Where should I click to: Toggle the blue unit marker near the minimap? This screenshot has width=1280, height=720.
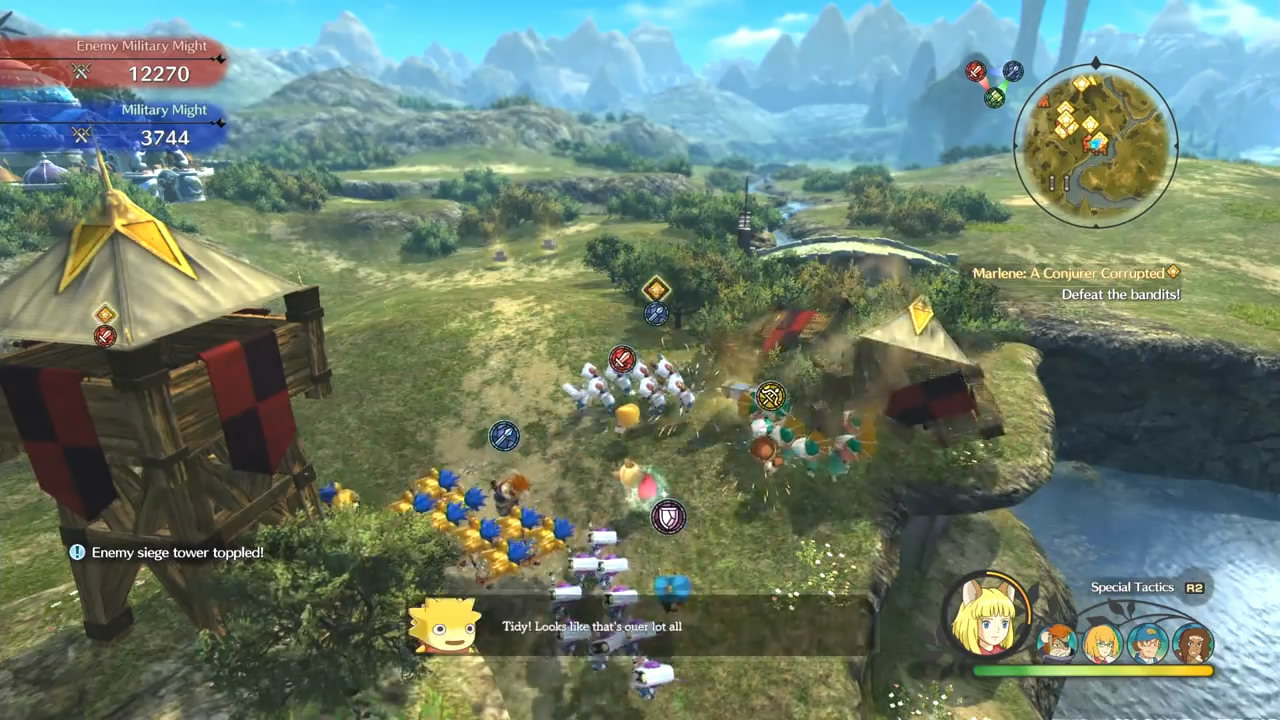pyautogui.click(x=1013, y=71)
